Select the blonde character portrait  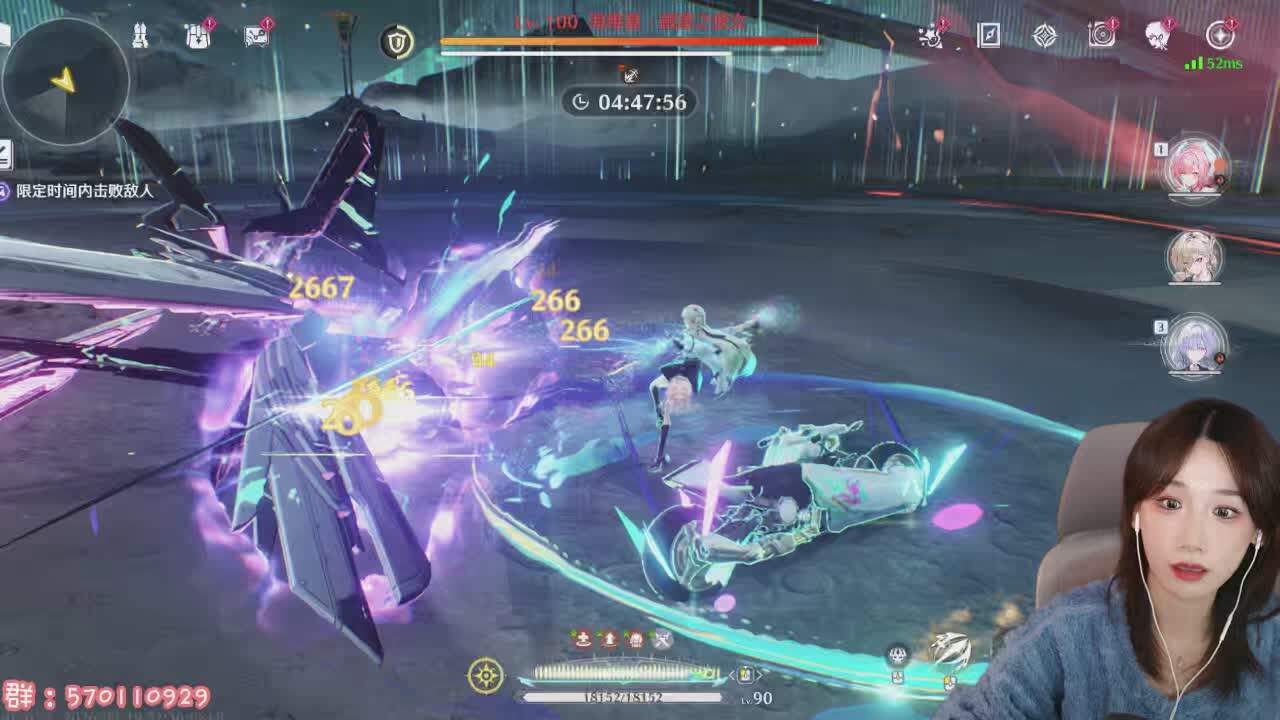(1195, 256)
